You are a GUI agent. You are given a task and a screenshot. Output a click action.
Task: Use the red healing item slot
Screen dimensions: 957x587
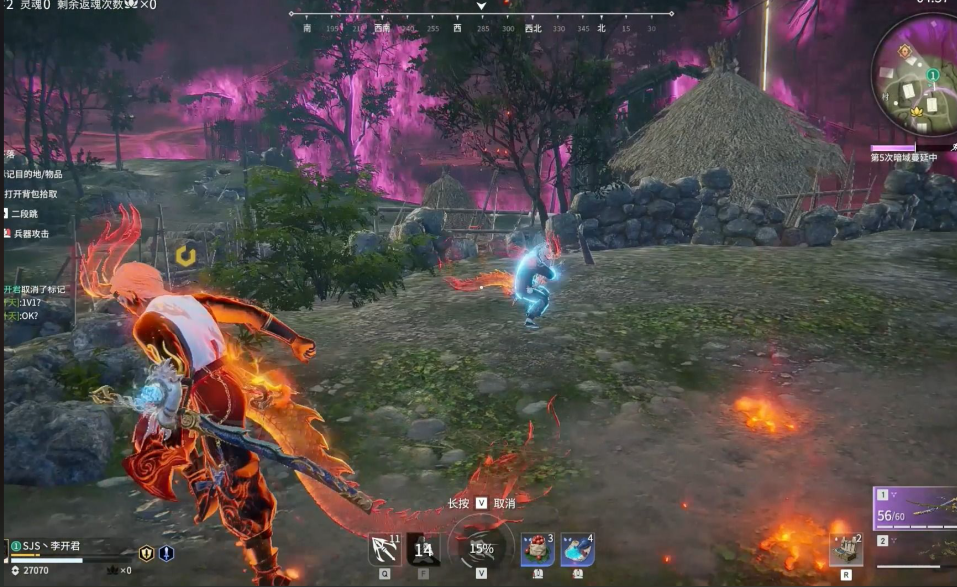[x=537, y=550]
